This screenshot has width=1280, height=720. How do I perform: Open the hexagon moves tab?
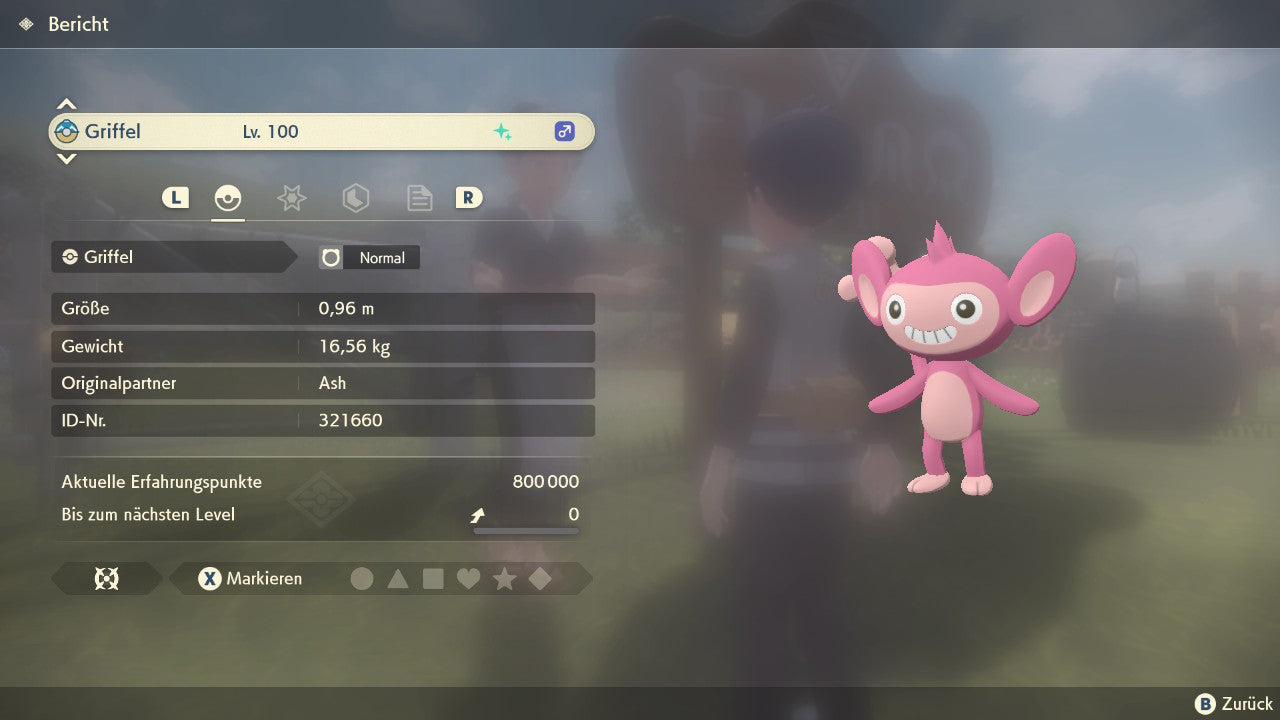(355, 198)
